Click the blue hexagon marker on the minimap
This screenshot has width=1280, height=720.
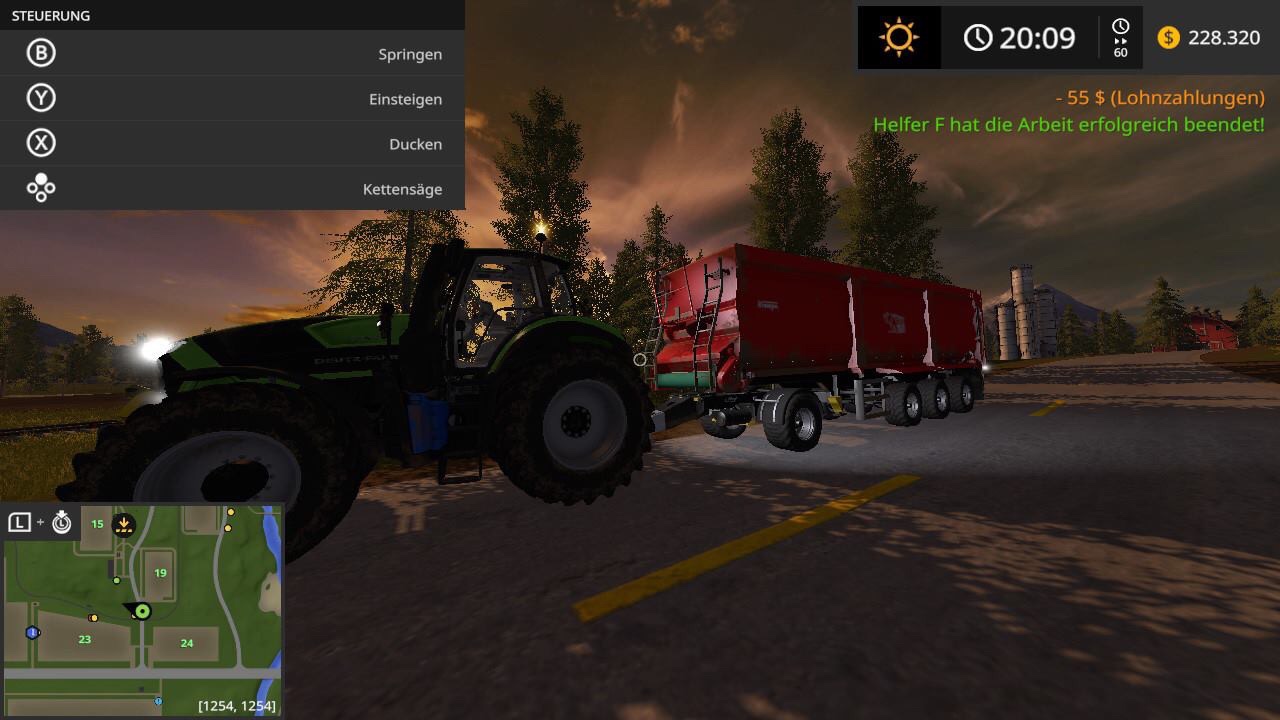32,632
